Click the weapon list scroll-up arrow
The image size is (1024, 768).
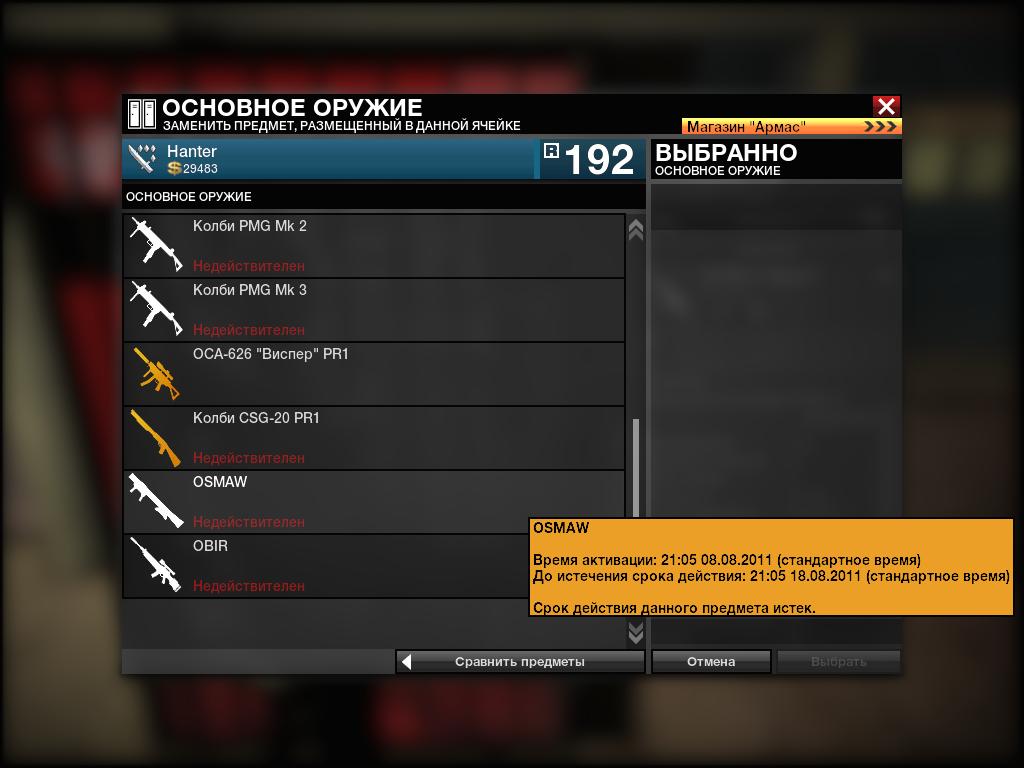click(x=635, y=230)
